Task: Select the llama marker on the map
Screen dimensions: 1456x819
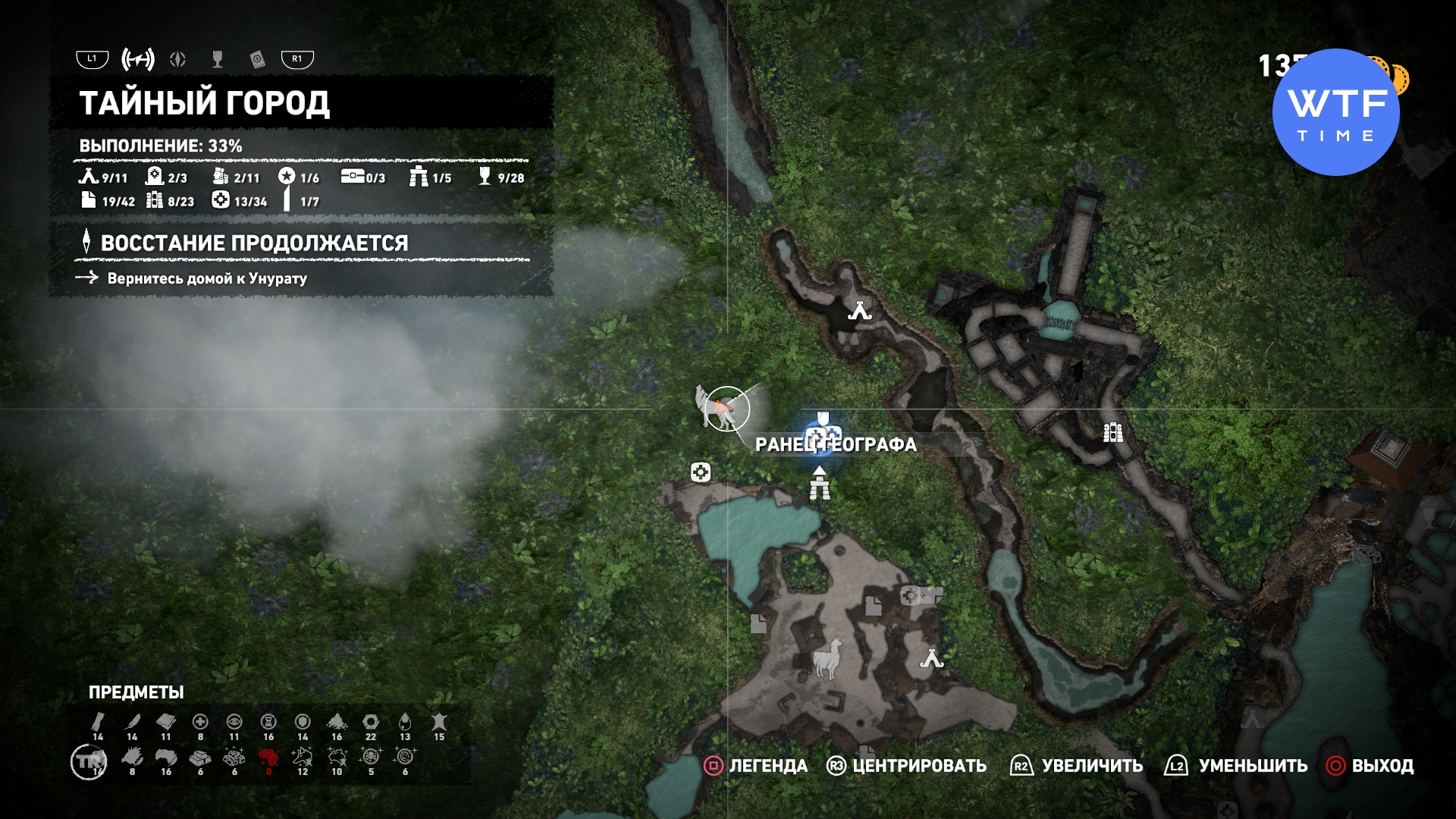Action: click(x=828, y=657)
